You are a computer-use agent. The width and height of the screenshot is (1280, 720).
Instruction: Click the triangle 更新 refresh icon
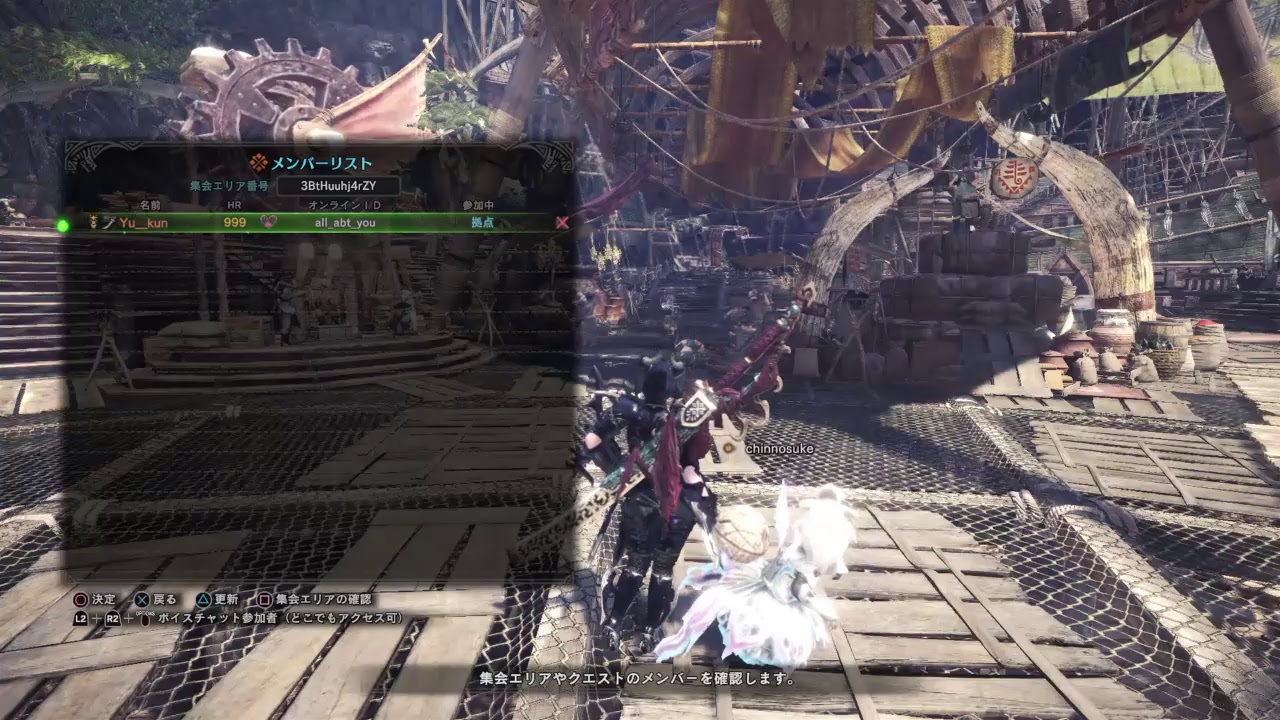[x=203, y=598]
